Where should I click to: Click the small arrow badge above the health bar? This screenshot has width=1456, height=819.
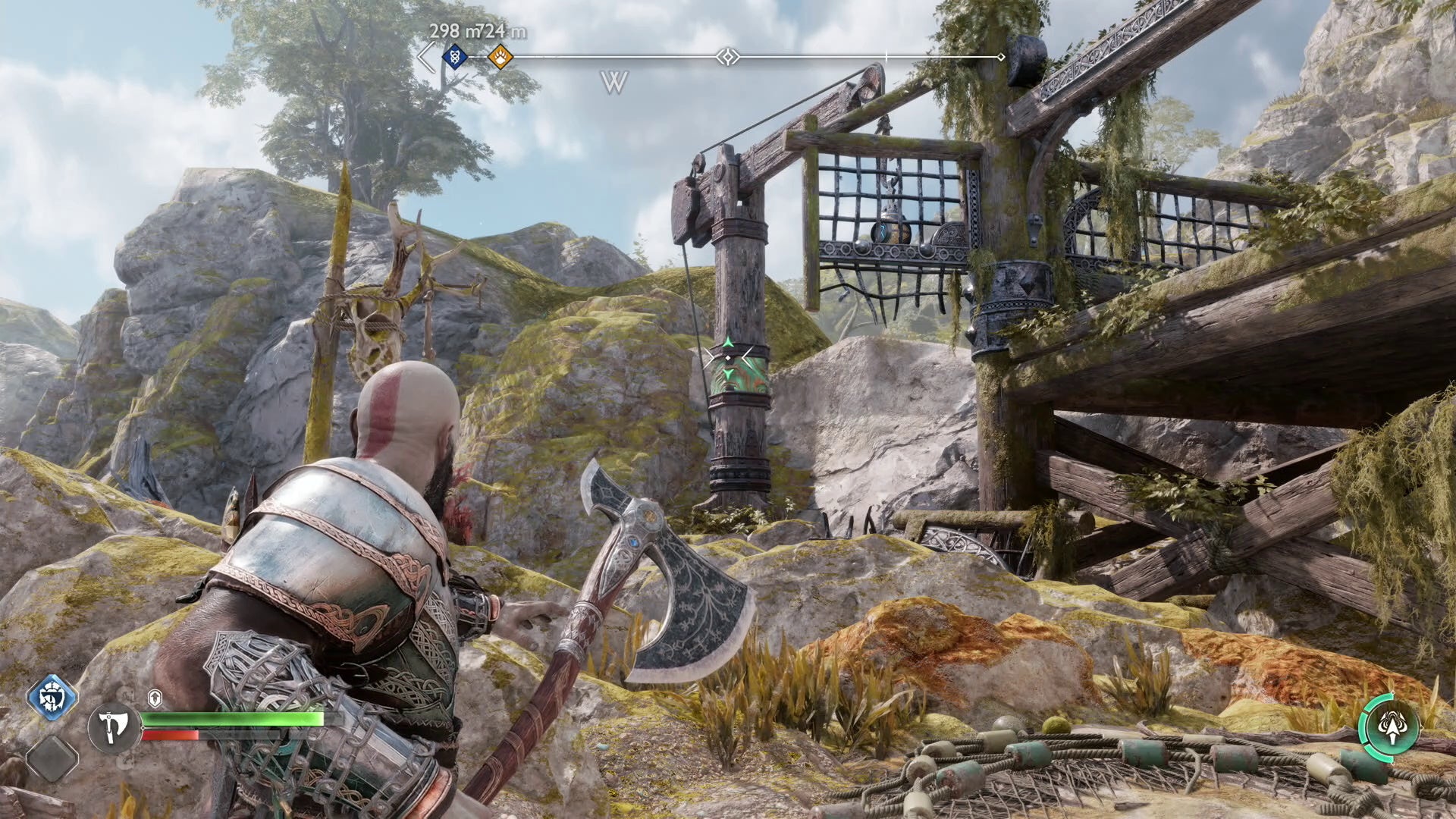click(x=155, y=698)
